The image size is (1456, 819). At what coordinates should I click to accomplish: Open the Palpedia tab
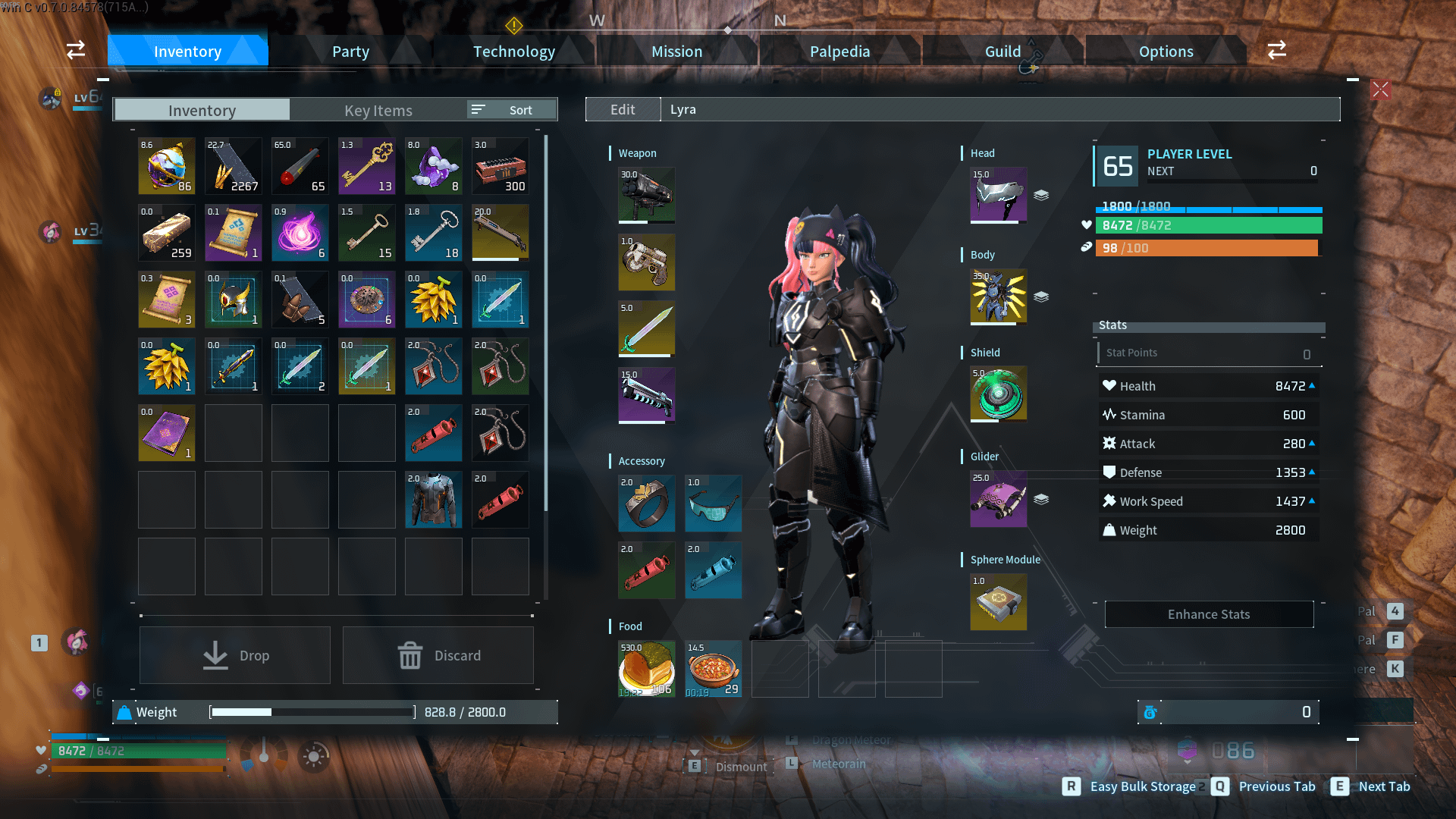pyautogui.click(x=839, y=52)
